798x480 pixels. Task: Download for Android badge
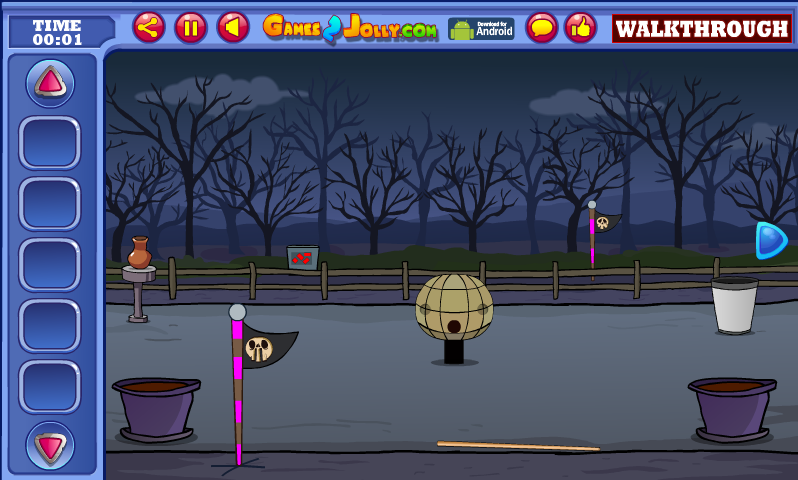click(x=481, y=28)
